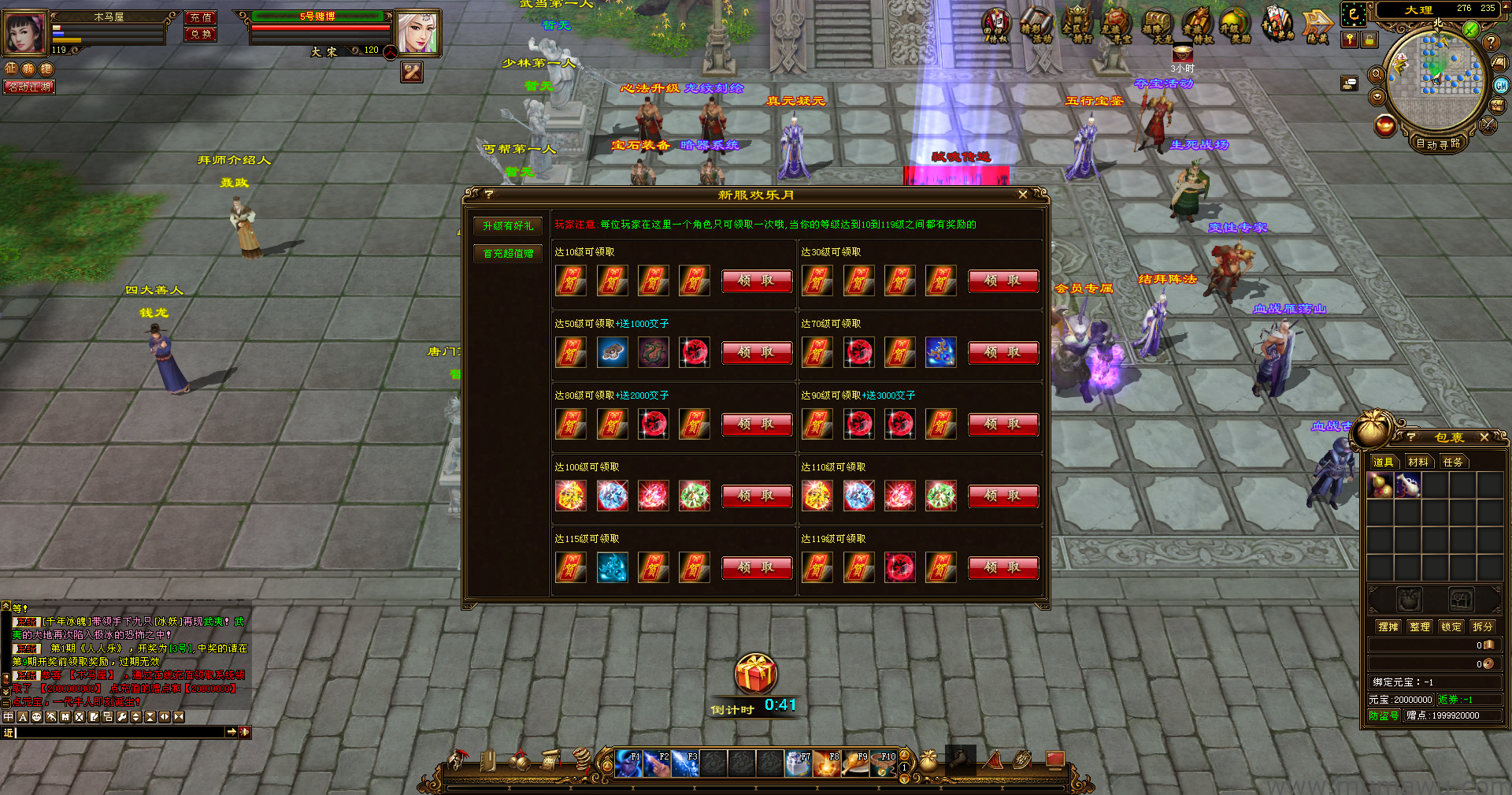Select the 升级有好礼 tab
The width and height of the screenshot is (1512, 795).
[x=508, y=226]
